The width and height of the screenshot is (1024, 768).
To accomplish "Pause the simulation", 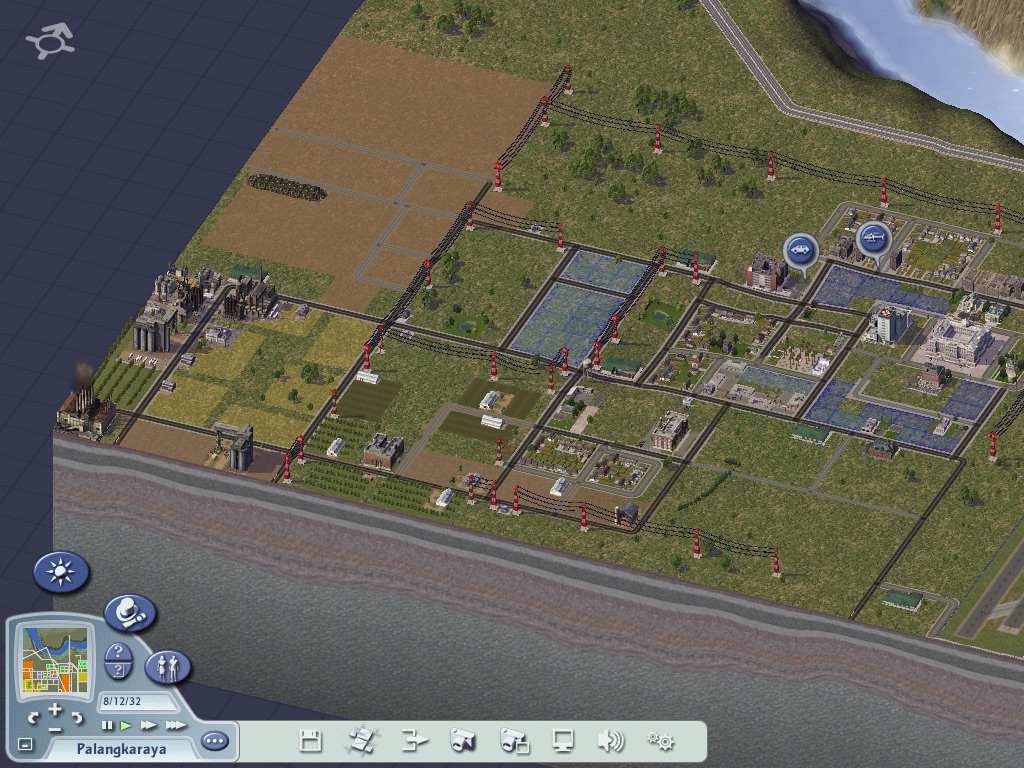I will tap(108, 725).
